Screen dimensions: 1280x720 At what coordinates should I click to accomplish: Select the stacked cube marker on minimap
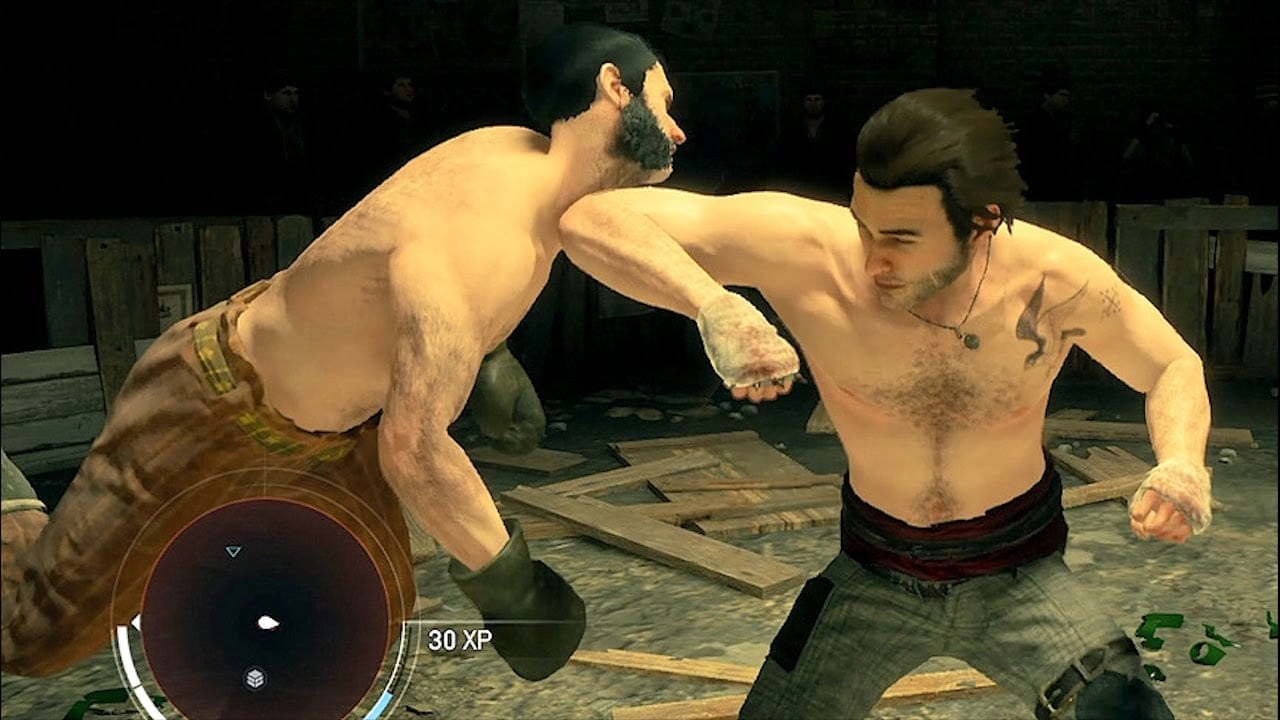255,678
